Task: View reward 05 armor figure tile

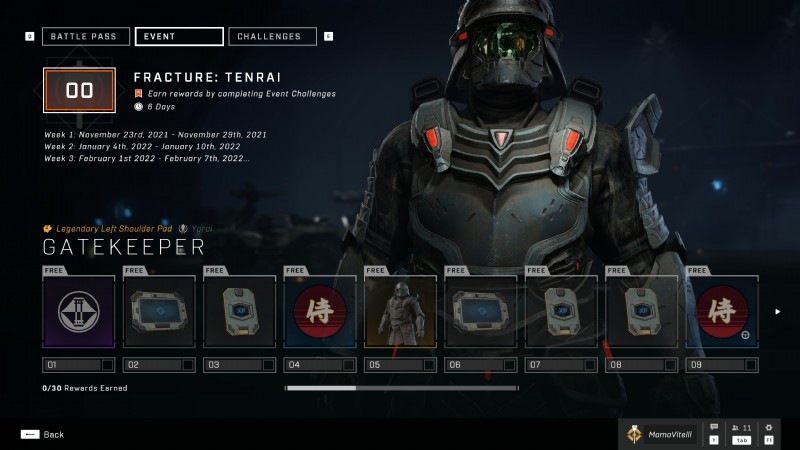Action: click(x=400, y=311)
